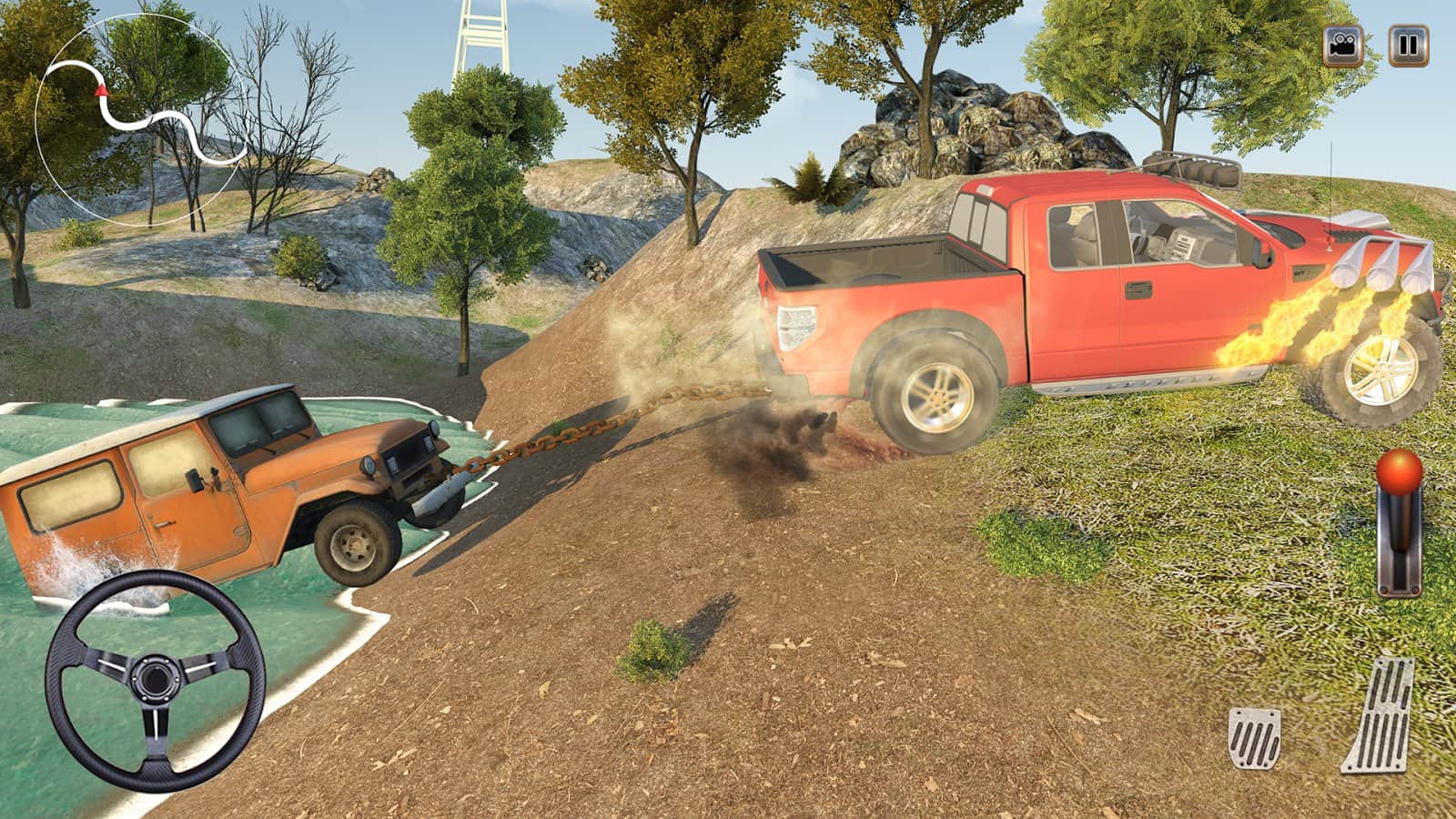The image size is (1456, 819).
Task: Click the steering wheel control
Action: [x=155, y=681]
